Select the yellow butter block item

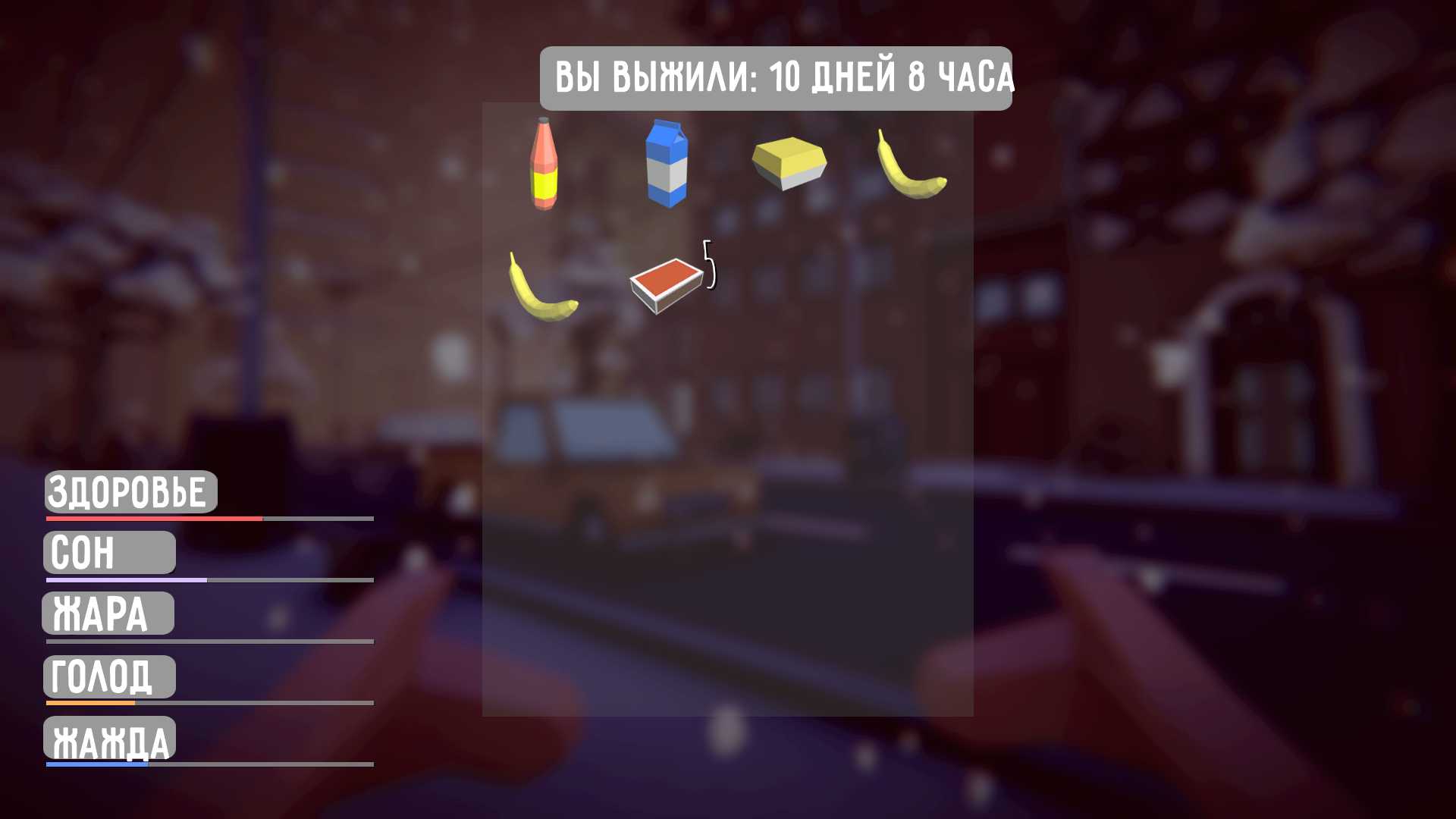click(787, 161)
